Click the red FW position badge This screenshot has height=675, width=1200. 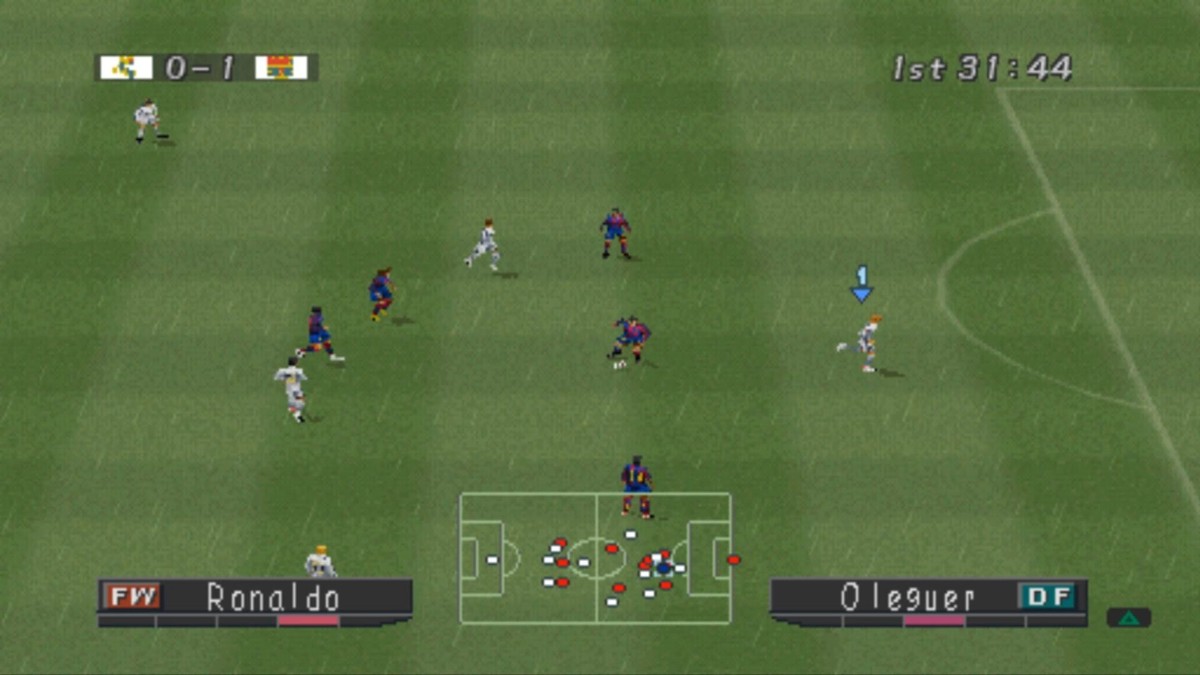click(x=133, y=597)
